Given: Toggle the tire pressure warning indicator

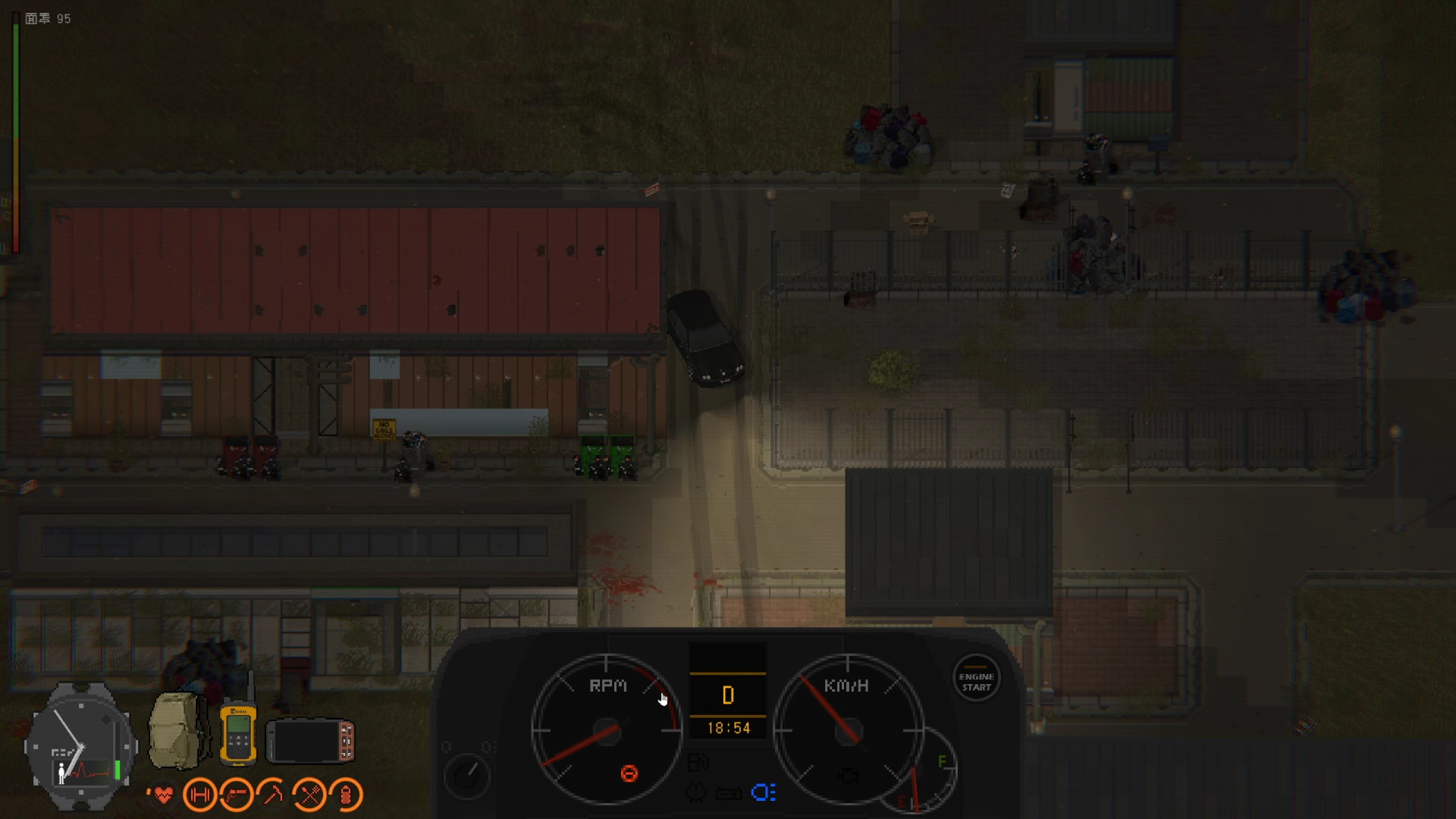Looking at the screenshot, I should tap(697, 792).
